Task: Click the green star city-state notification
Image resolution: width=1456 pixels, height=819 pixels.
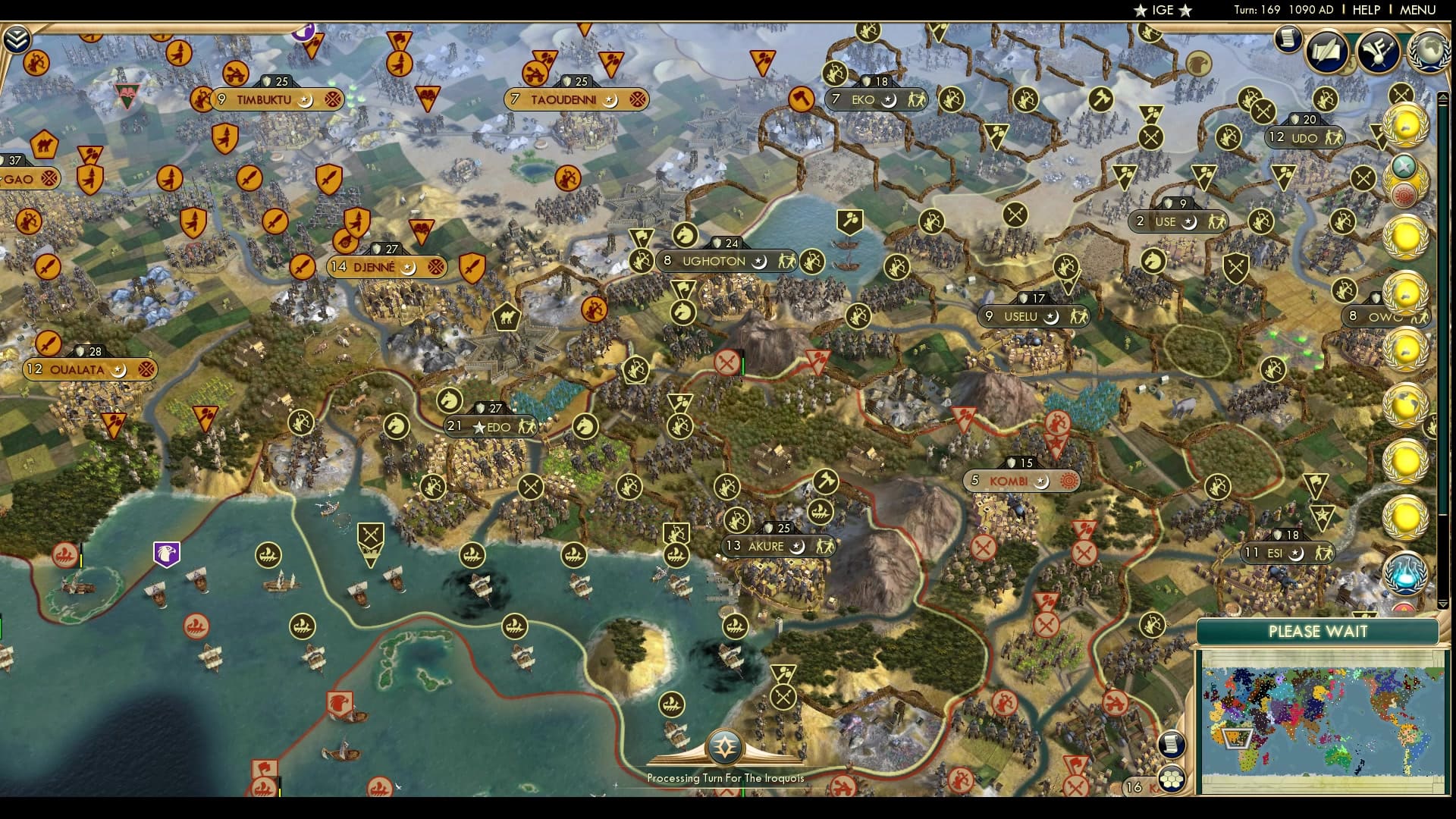Action: point(1404,165)
